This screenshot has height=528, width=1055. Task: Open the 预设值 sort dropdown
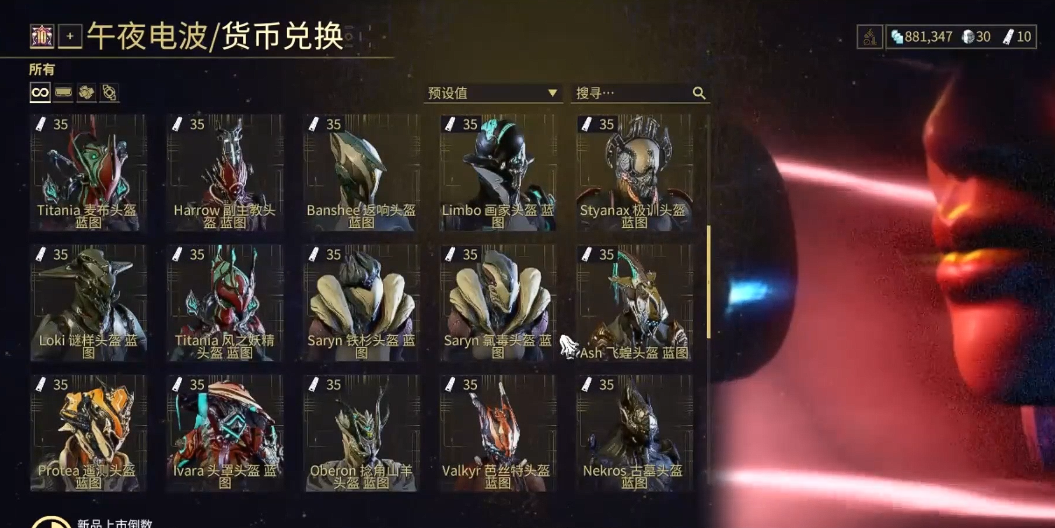(x=492, y=93)
